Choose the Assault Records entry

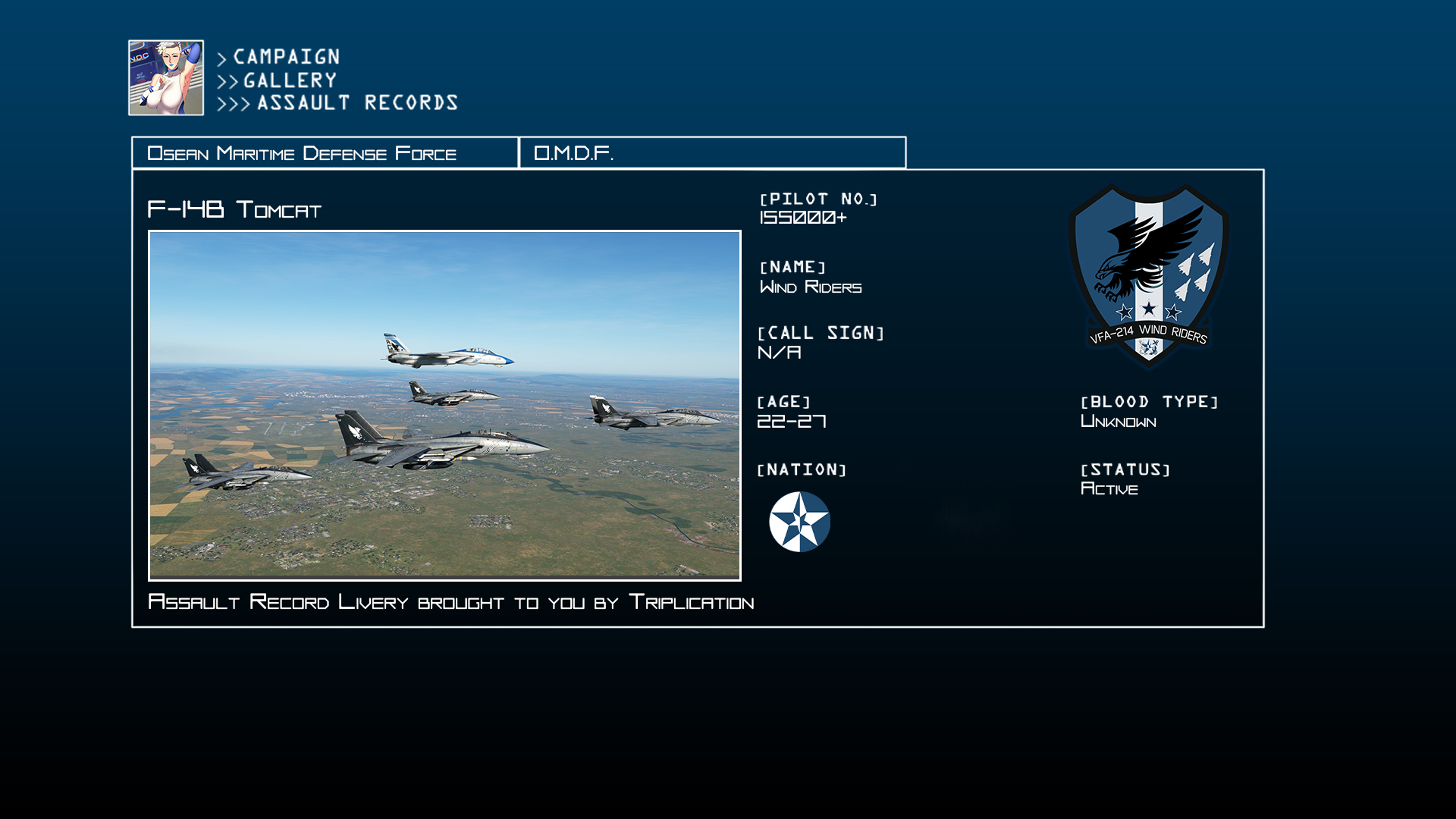[x=357, y=103]
